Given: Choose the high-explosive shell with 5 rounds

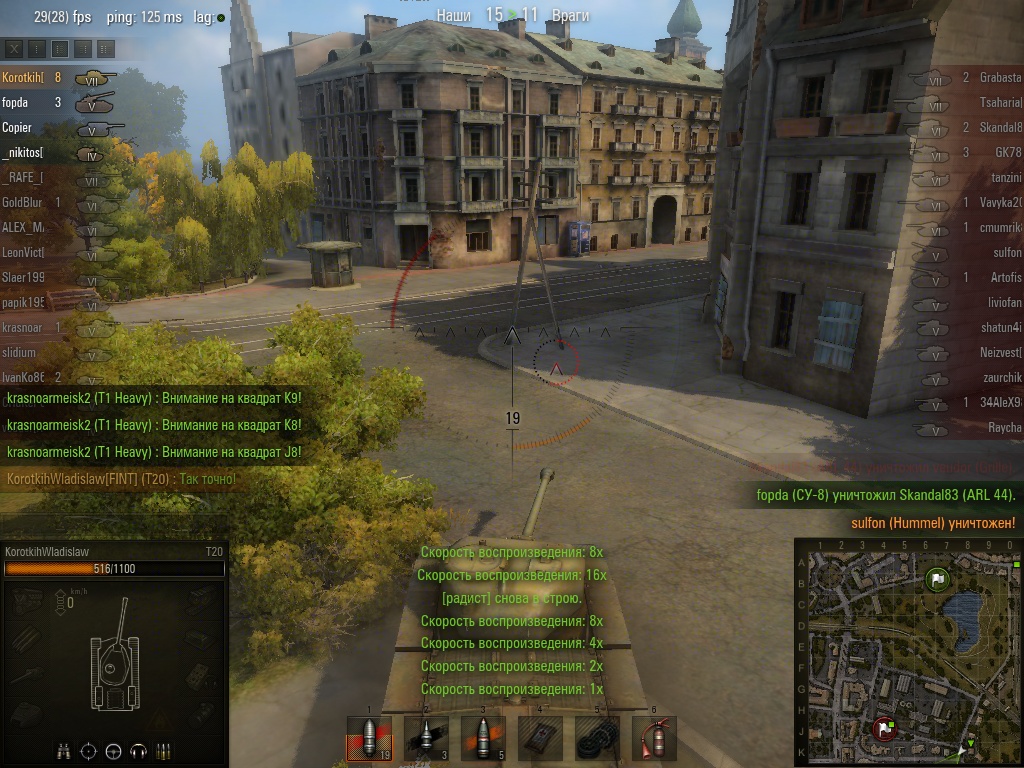Looking at the screenshot, I should click(483, 739).
